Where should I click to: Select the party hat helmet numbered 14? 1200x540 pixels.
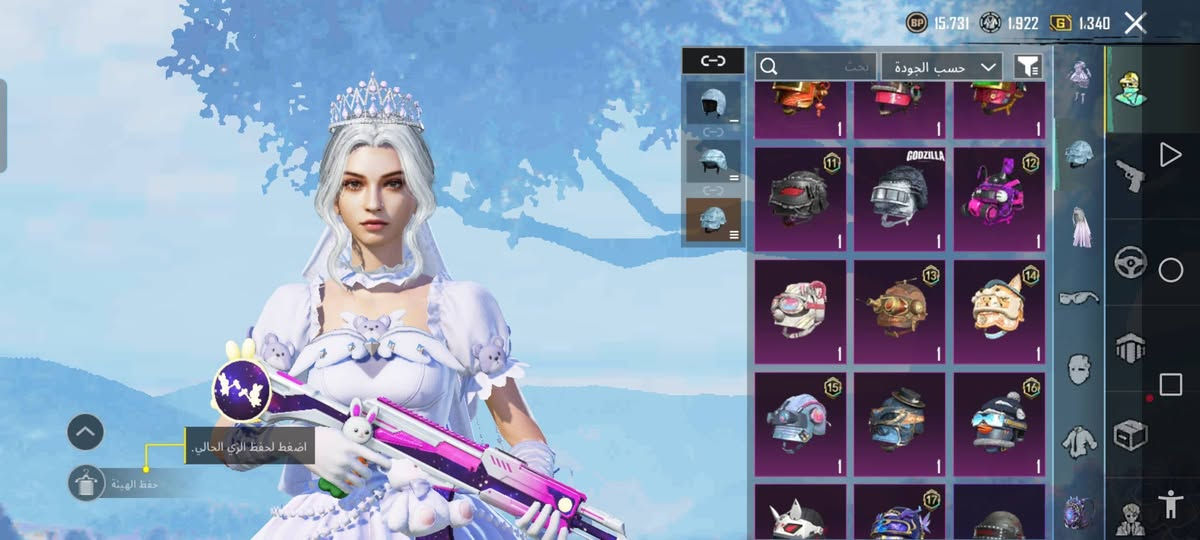(998, 311)
